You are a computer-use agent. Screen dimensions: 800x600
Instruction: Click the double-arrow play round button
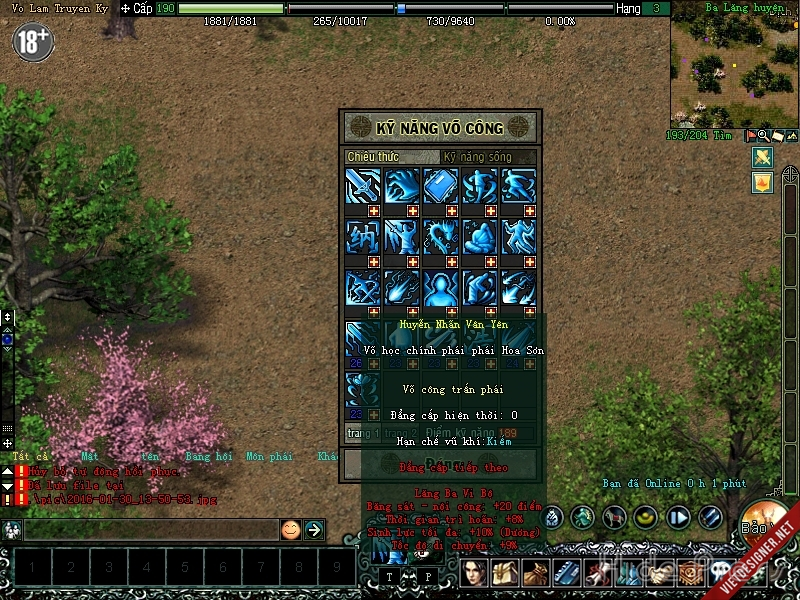(x=679, y=517)
